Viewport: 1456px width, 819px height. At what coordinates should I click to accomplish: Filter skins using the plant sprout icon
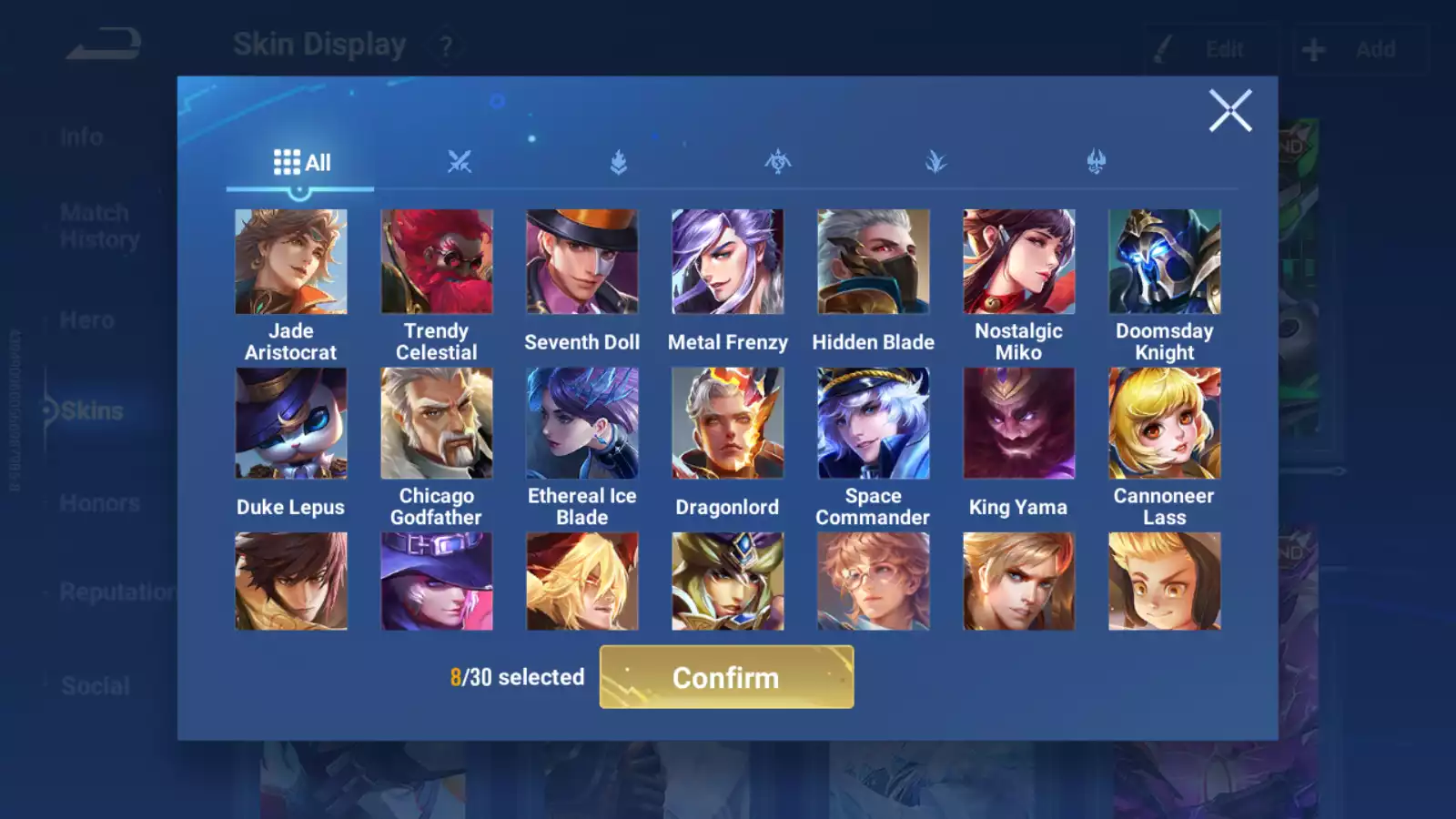937,162
